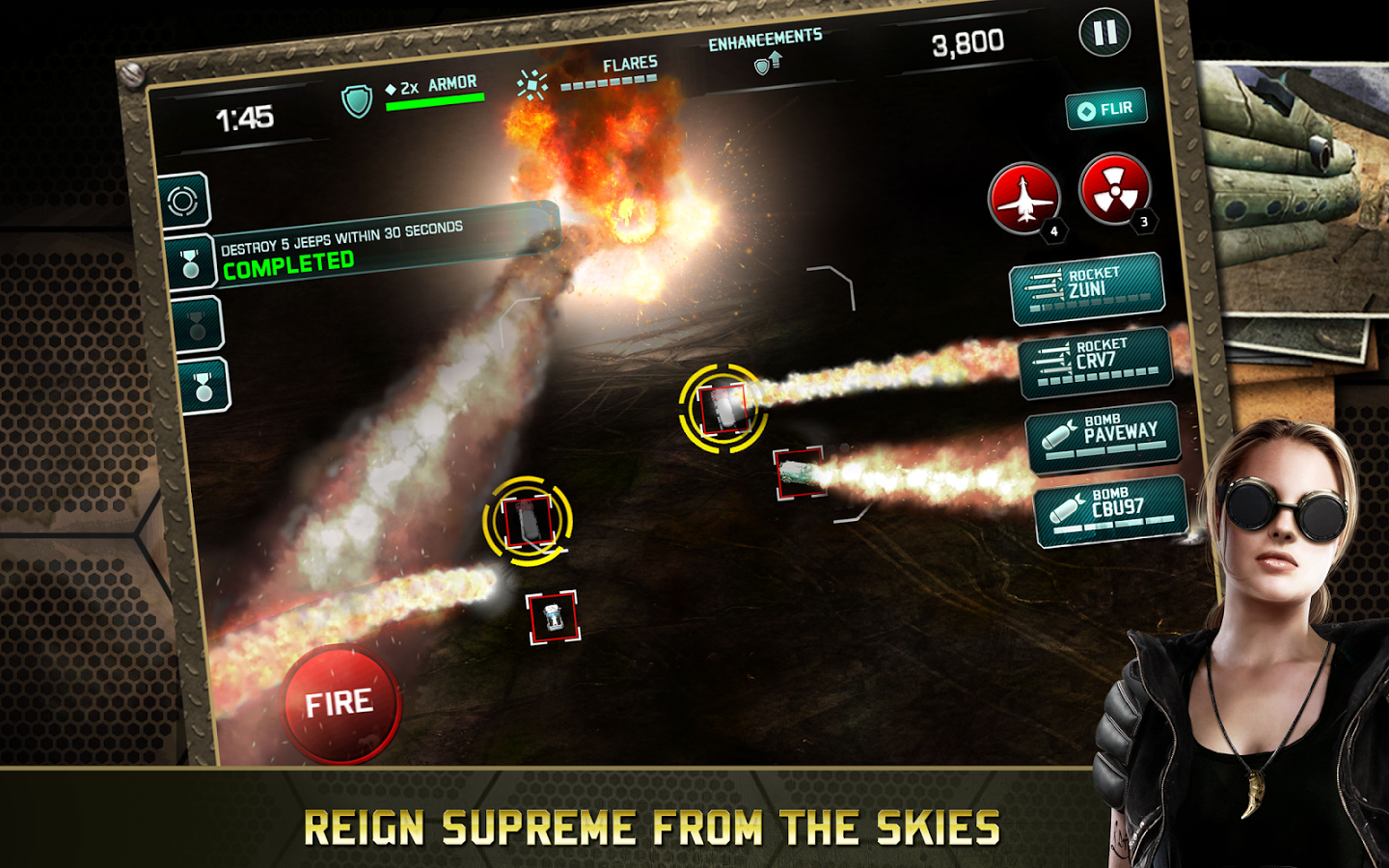Toggle FLIR vision mode
The width and height of the screenshot is (1389, 868).
(1106, 109)
